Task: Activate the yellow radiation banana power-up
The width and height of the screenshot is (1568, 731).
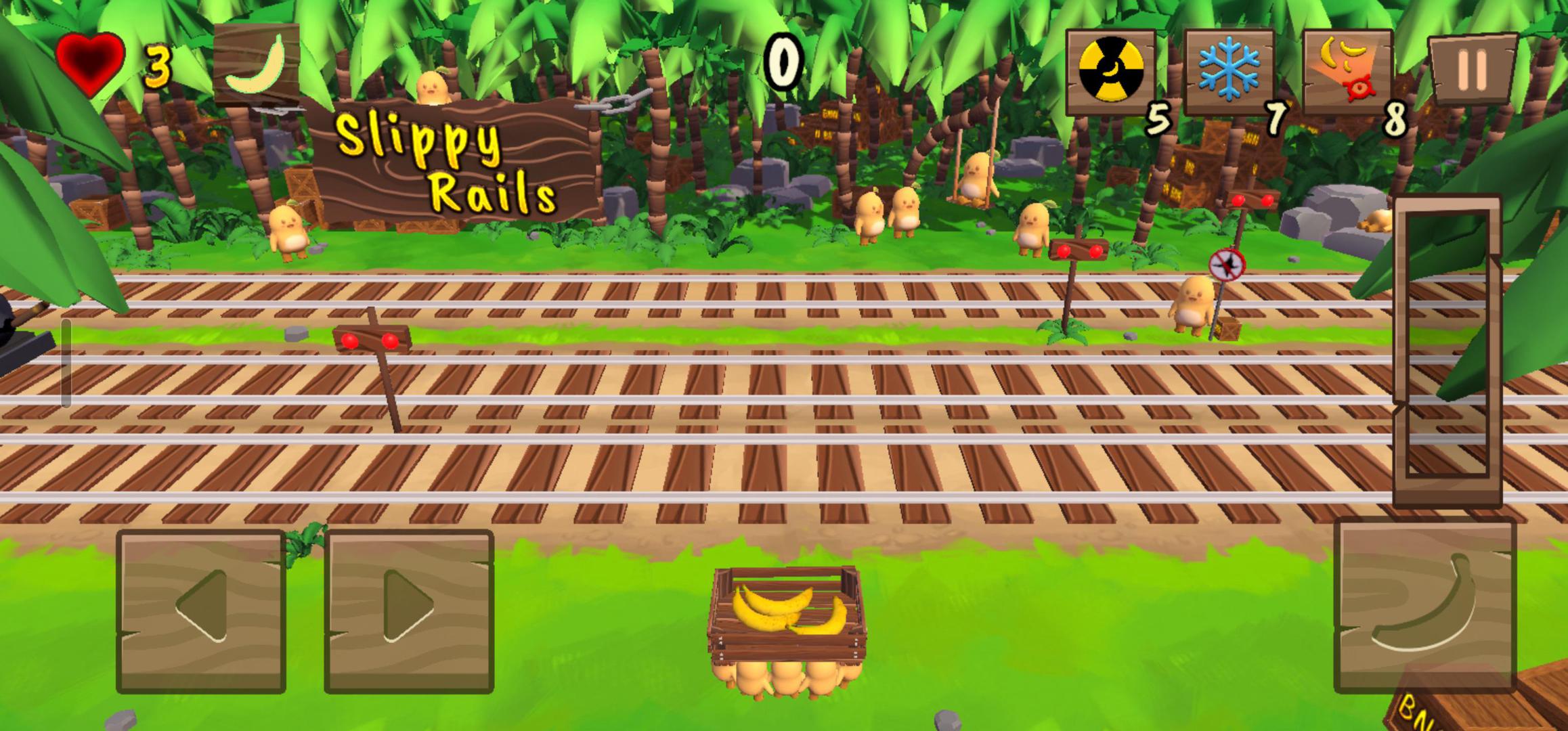Action: 1110,71
